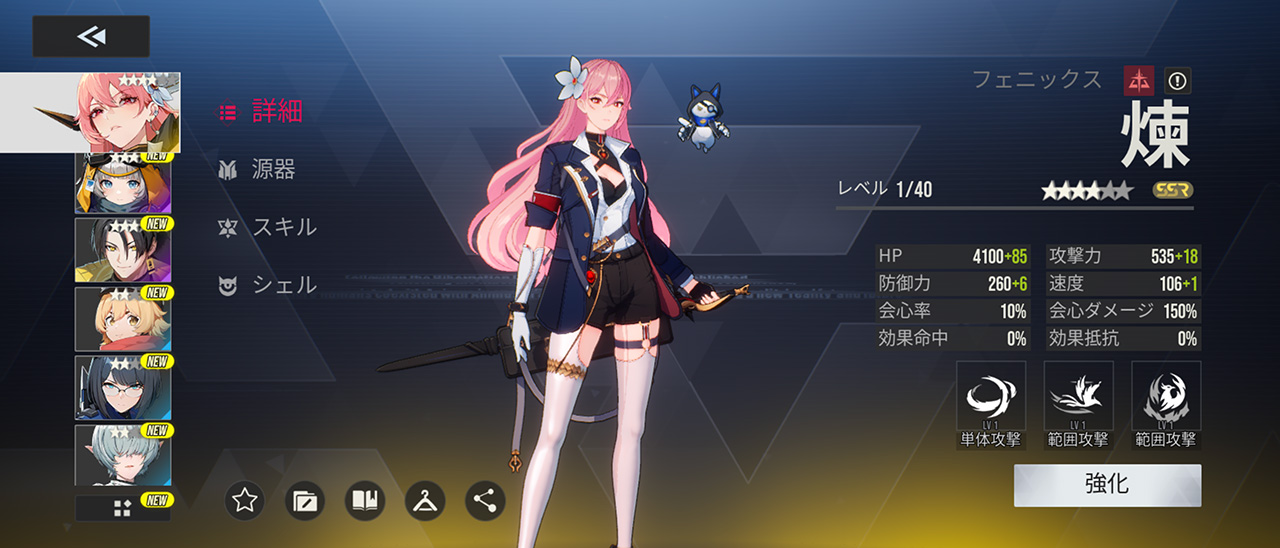
Task: Open the costume hanger icon
Action: 425,500
